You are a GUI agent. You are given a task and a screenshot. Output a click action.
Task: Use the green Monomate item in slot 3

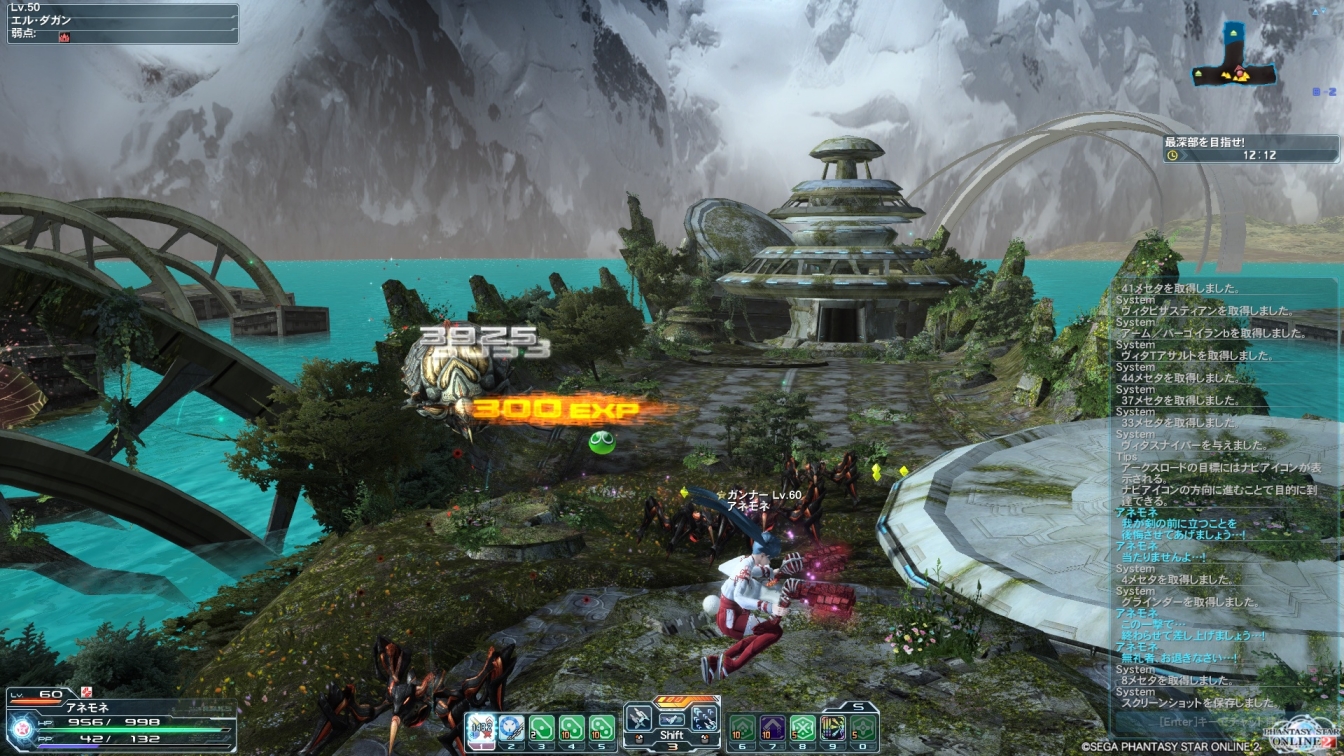[542, 728]
